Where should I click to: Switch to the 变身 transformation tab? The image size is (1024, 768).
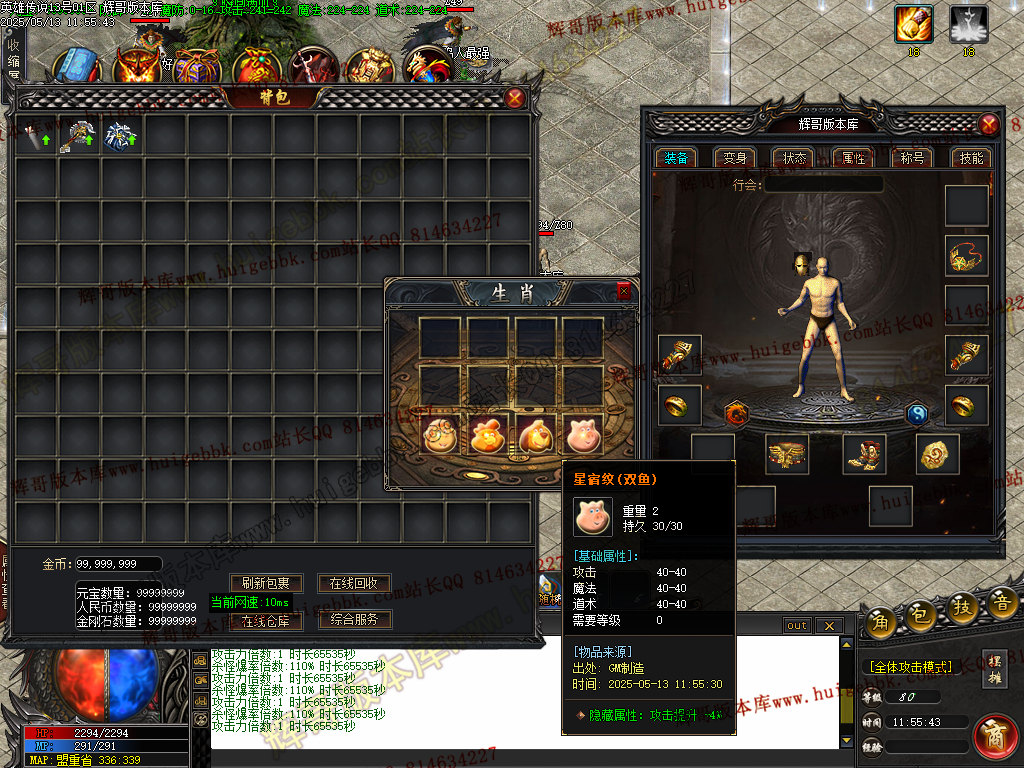click(x=735, y=158)
